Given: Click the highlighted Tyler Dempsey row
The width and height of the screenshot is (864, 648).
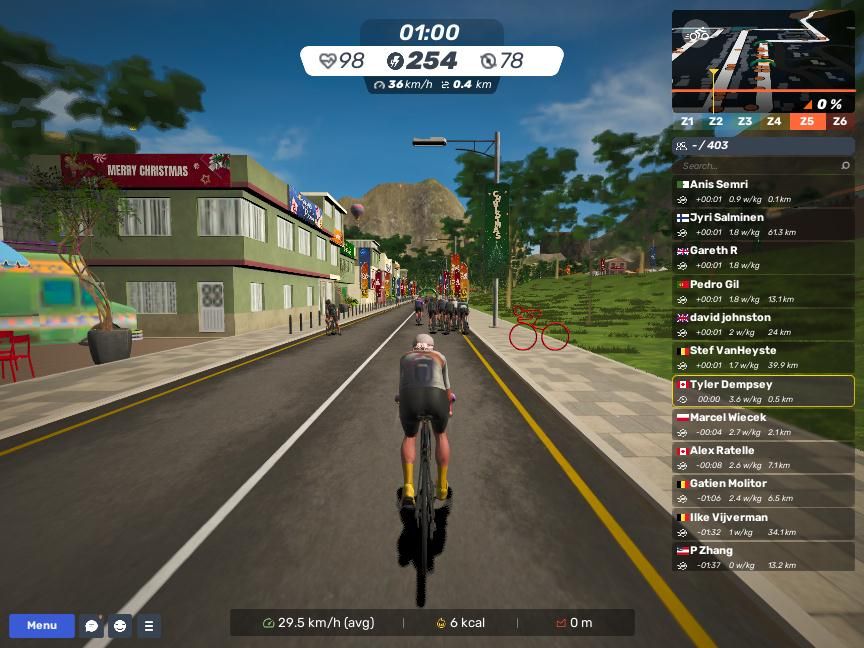Looking at the screenshot, I should tap(763, 391).
